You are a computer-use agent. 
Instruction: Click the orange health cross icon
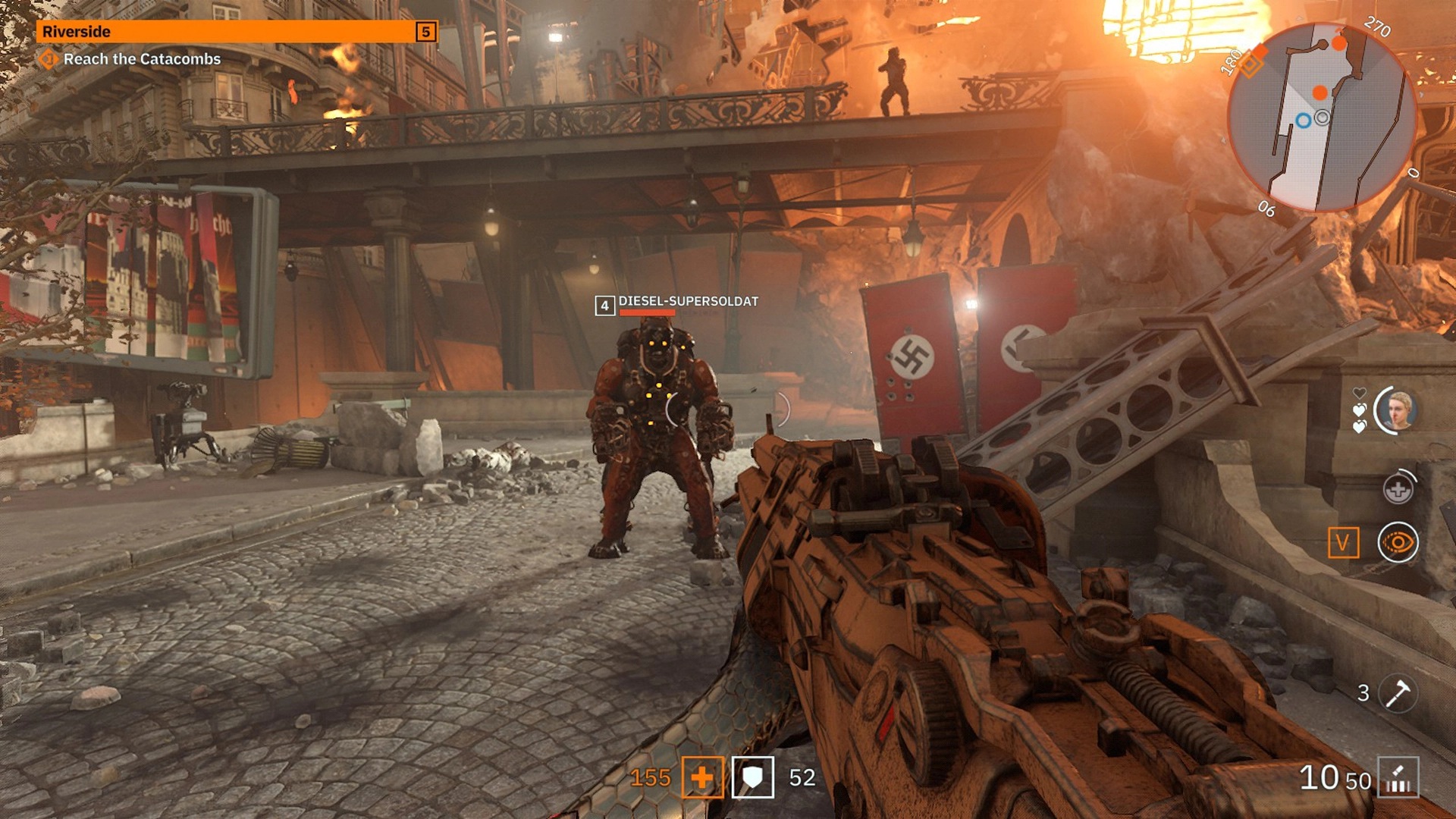(x=702, y=777)
